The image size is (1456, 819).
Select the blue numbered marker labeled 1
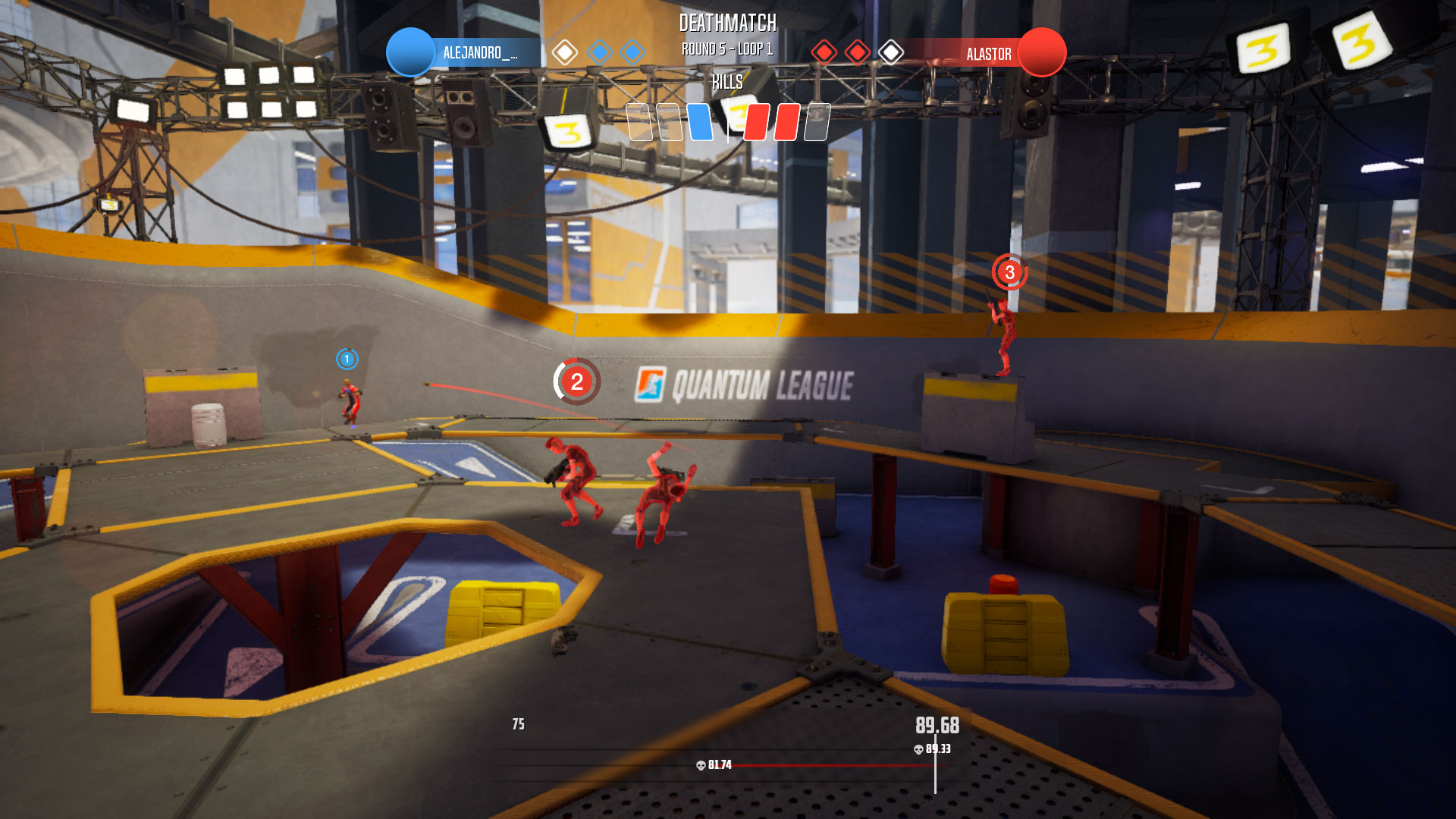coord(347,359)
